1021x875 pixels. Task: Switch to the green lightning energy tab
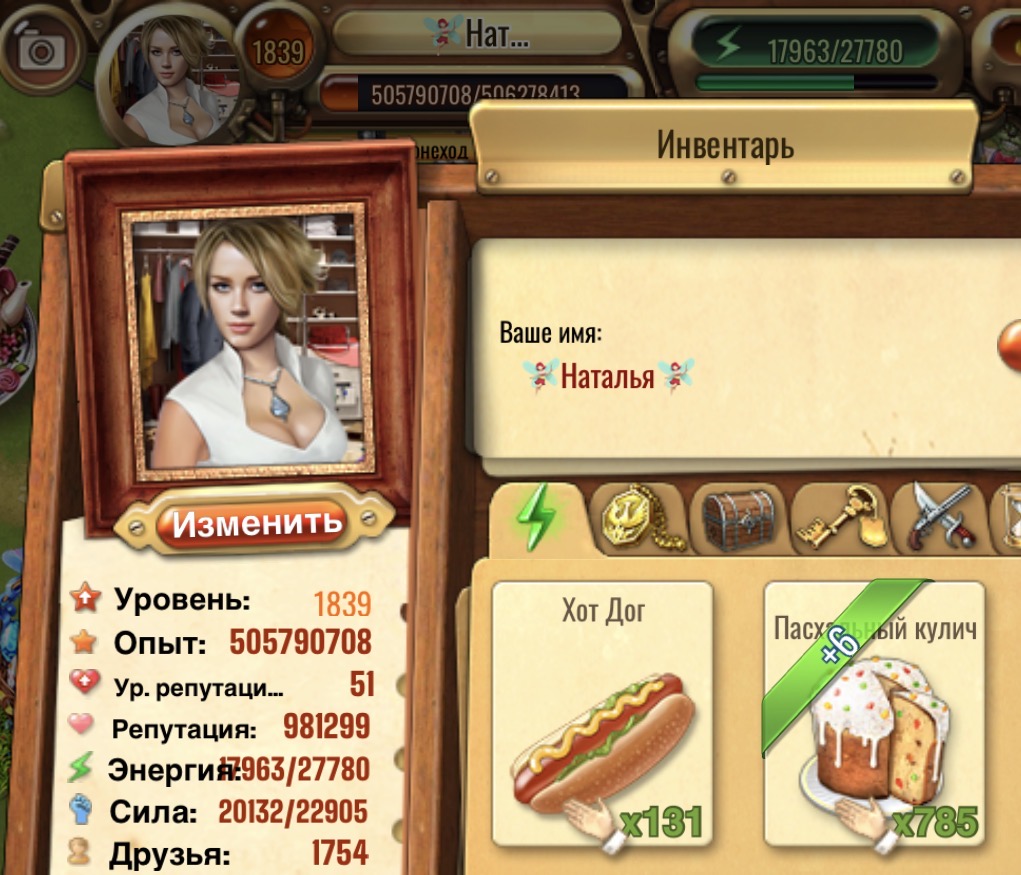click(x=536, y=518)
